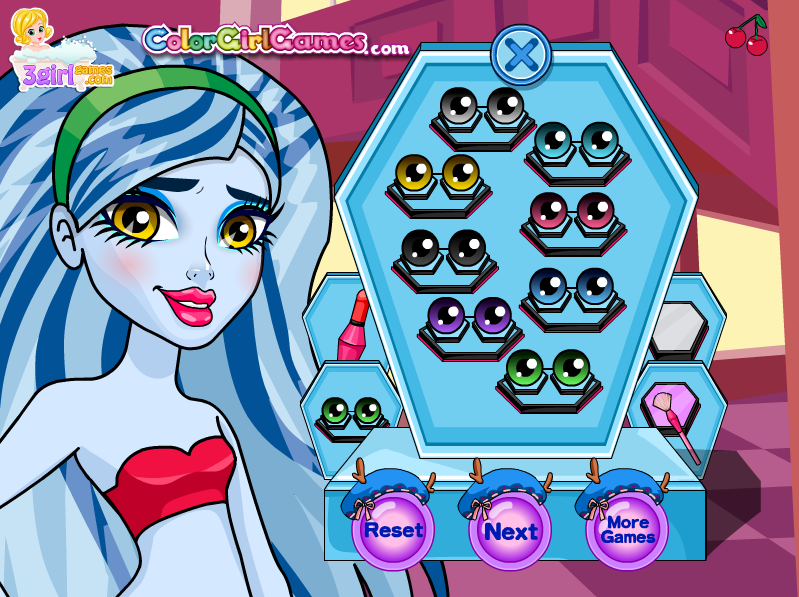The width and height of the screenshot is (799, 597).
Task: Select the gray eye color pair
Action: click(x=482, y=105)
